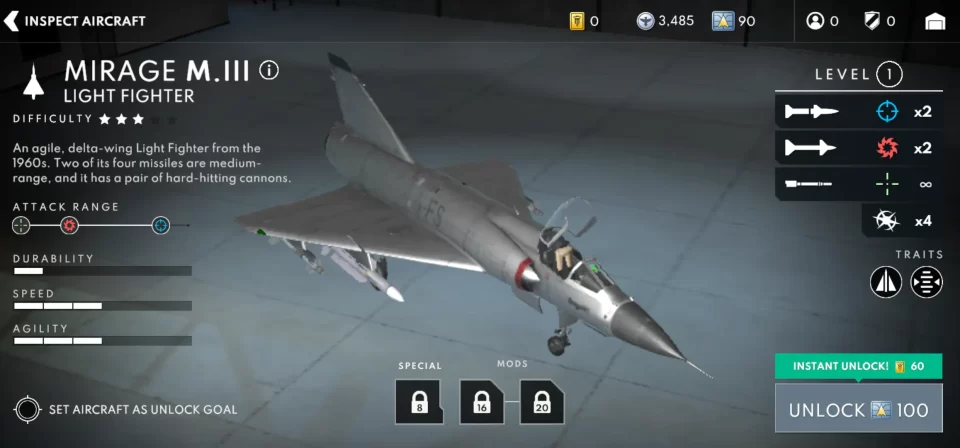This screenshot has height=448, width=960.
Task: Select the locked mod slot 20
Action: [x=542, y=401]
